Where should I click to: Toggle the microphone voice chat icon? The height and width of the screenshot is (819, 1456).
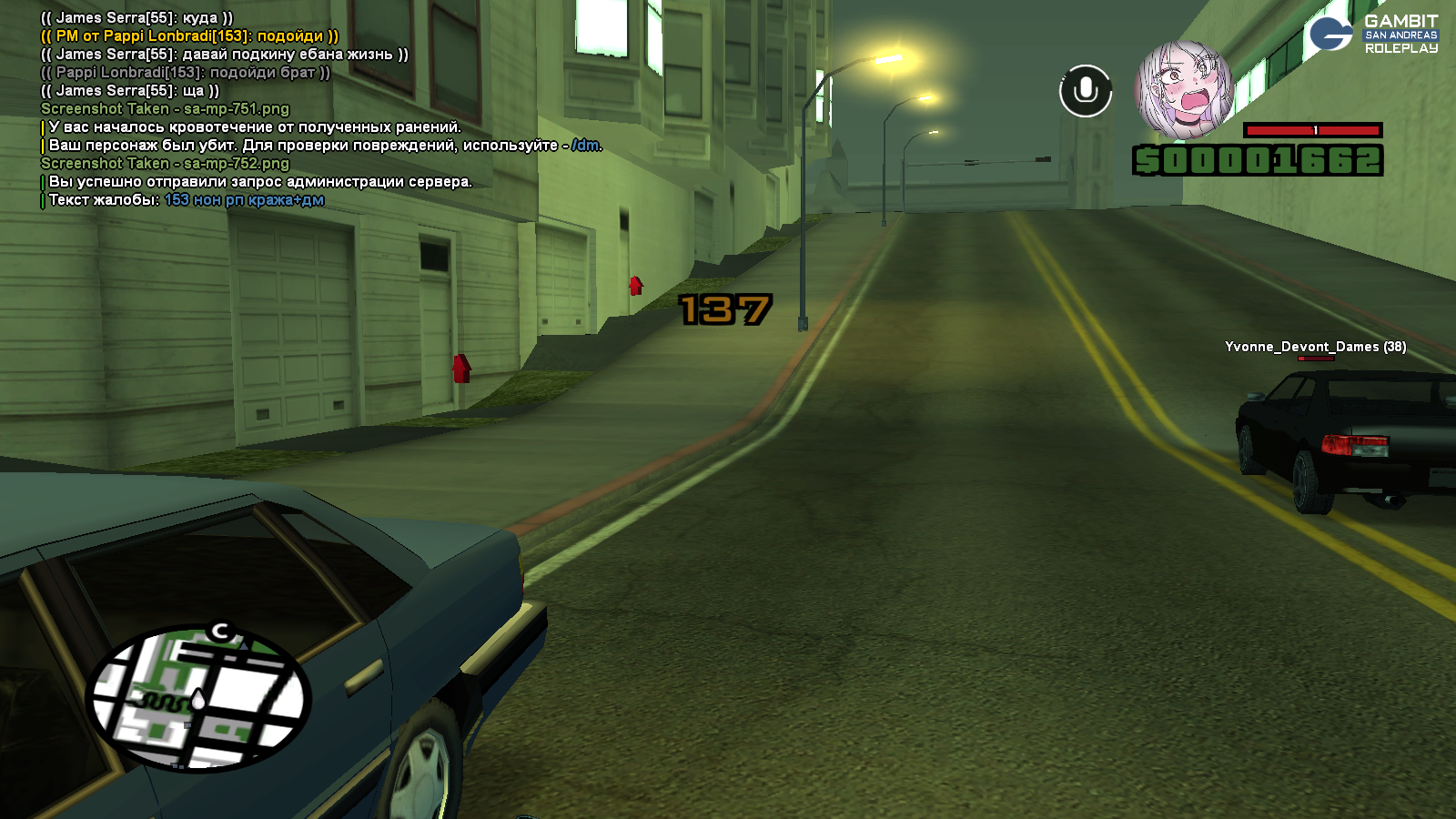pyautogui.click(x=1086, y=91)
